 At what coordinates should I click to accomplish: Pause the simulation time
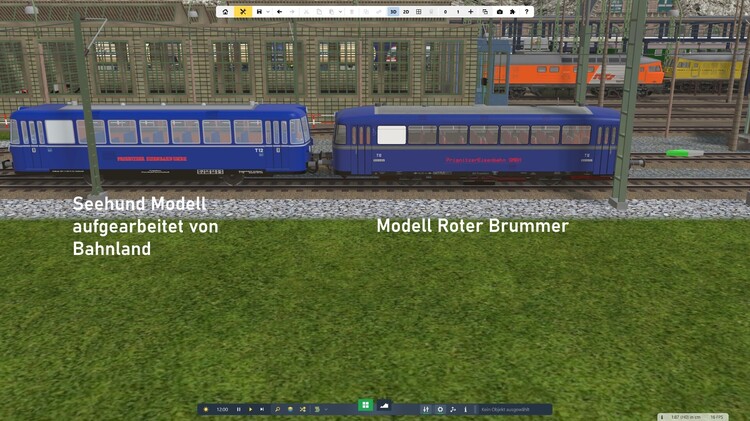point(238,409)
